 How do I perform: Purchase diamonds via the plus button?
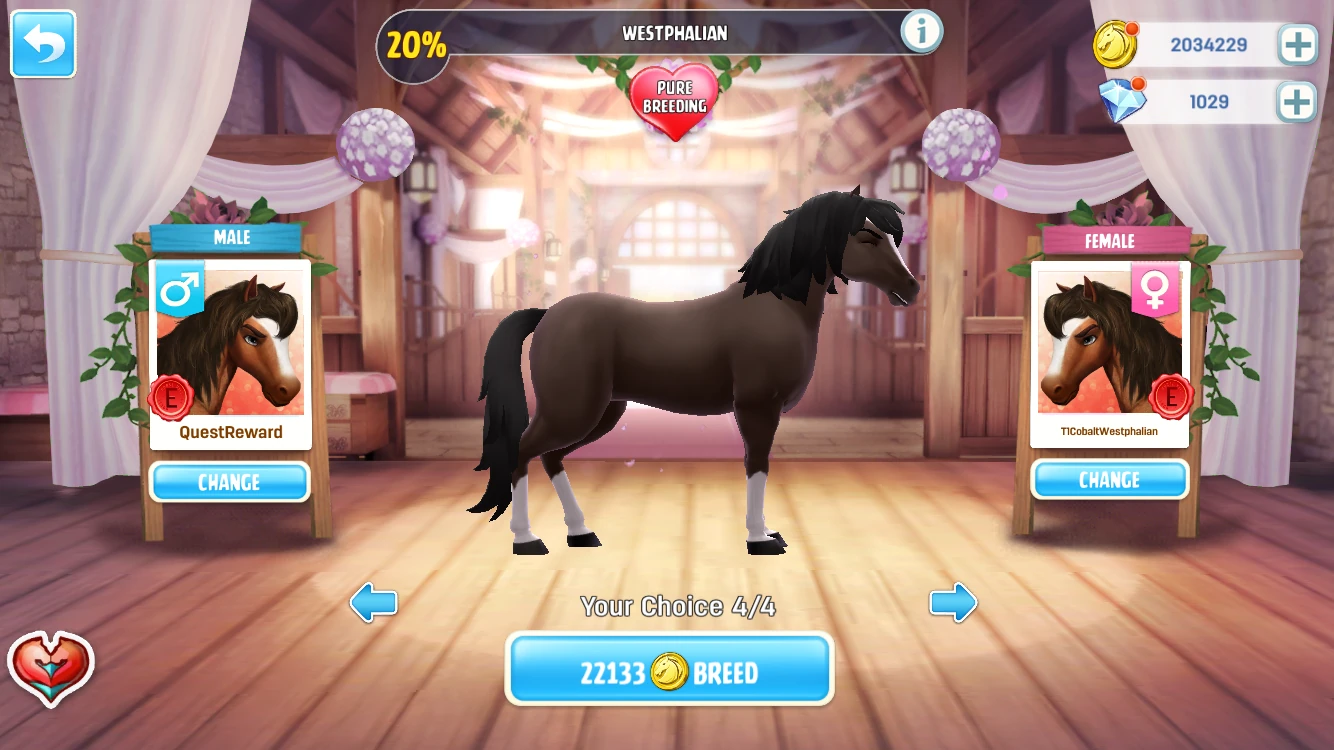[1296, 100]
